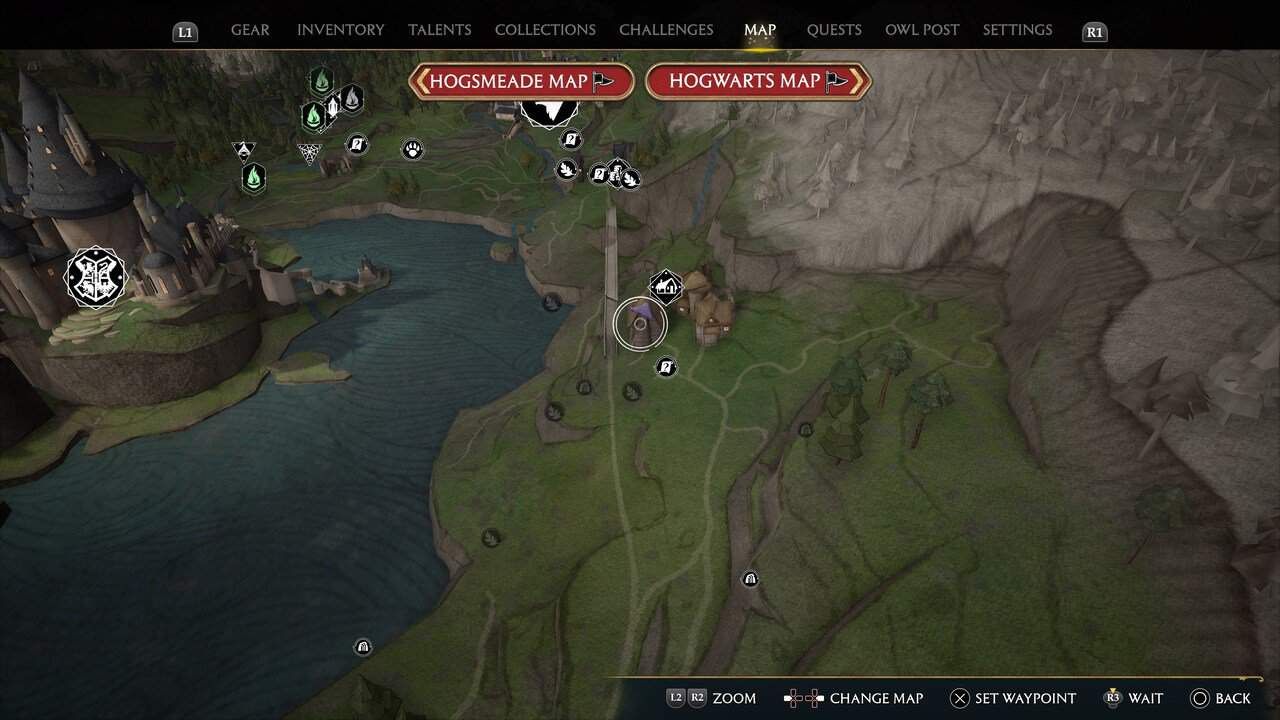Open the Settings tab
The image size is (1280, 720).
click(1017, 30)
